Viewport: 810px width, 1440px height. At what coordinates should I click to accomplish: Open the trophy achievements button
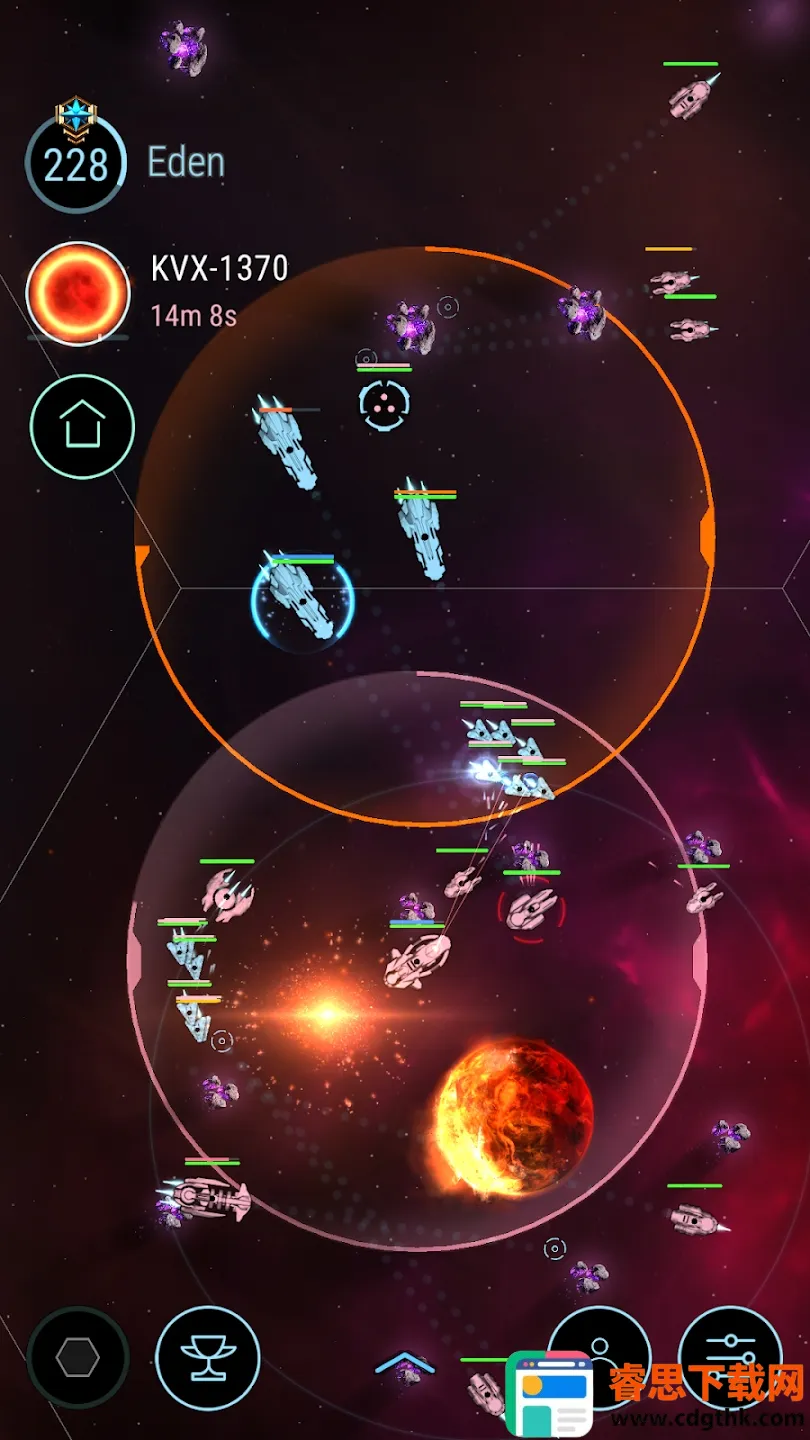[208, 1357]
